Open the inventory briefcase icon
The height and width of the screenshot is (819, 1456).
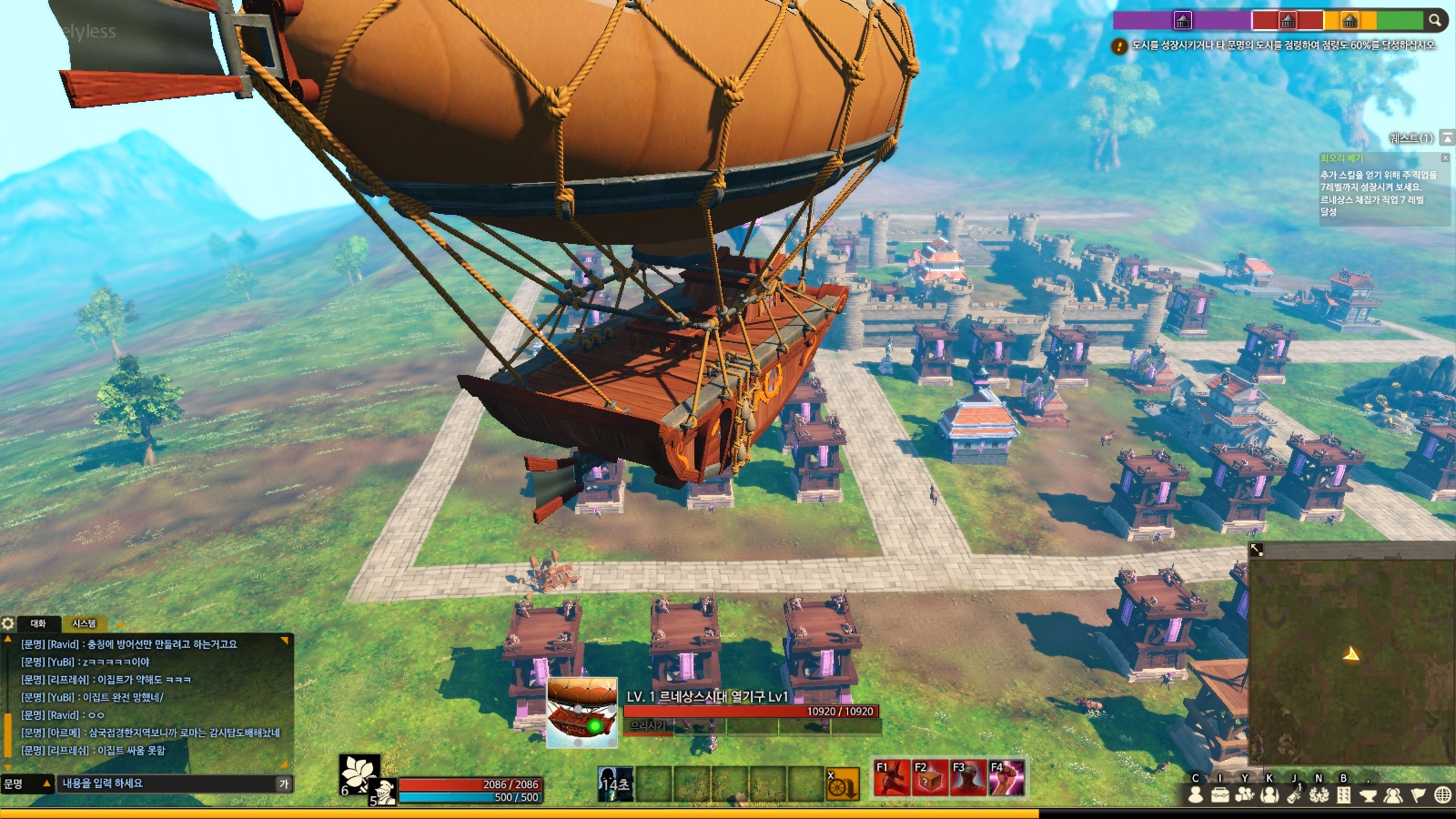(x=1220, y=794)
